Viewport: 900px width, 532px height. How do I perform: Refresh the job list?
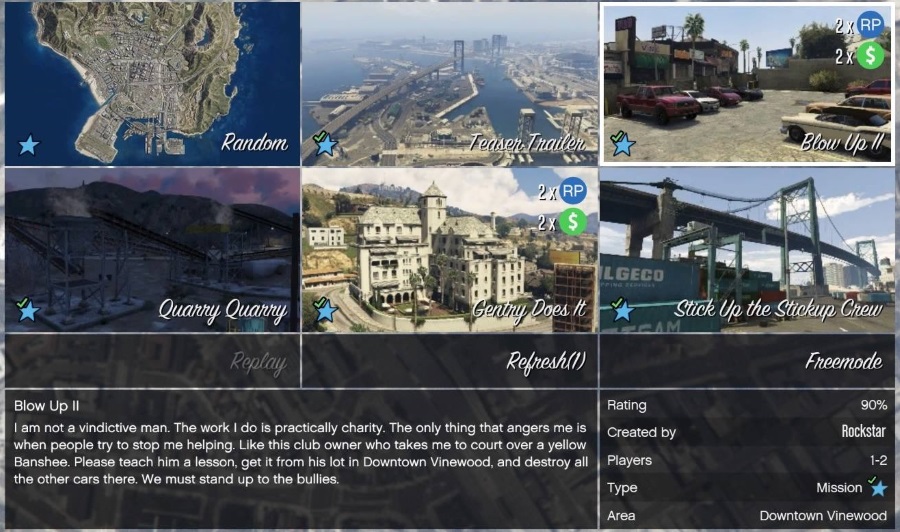(450, 361)
